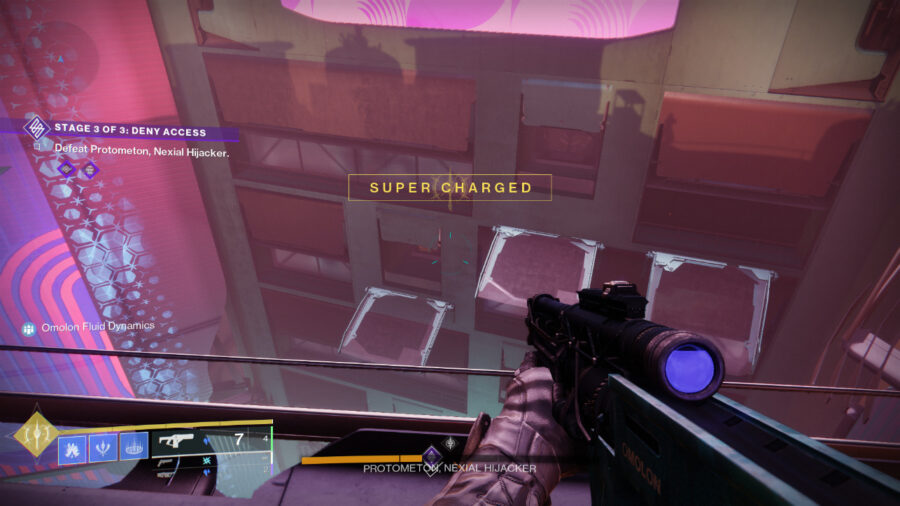Toggle the Defeat Protometon objective checkbox
This screenshot has height=506, width=900.
pos(38,149)
